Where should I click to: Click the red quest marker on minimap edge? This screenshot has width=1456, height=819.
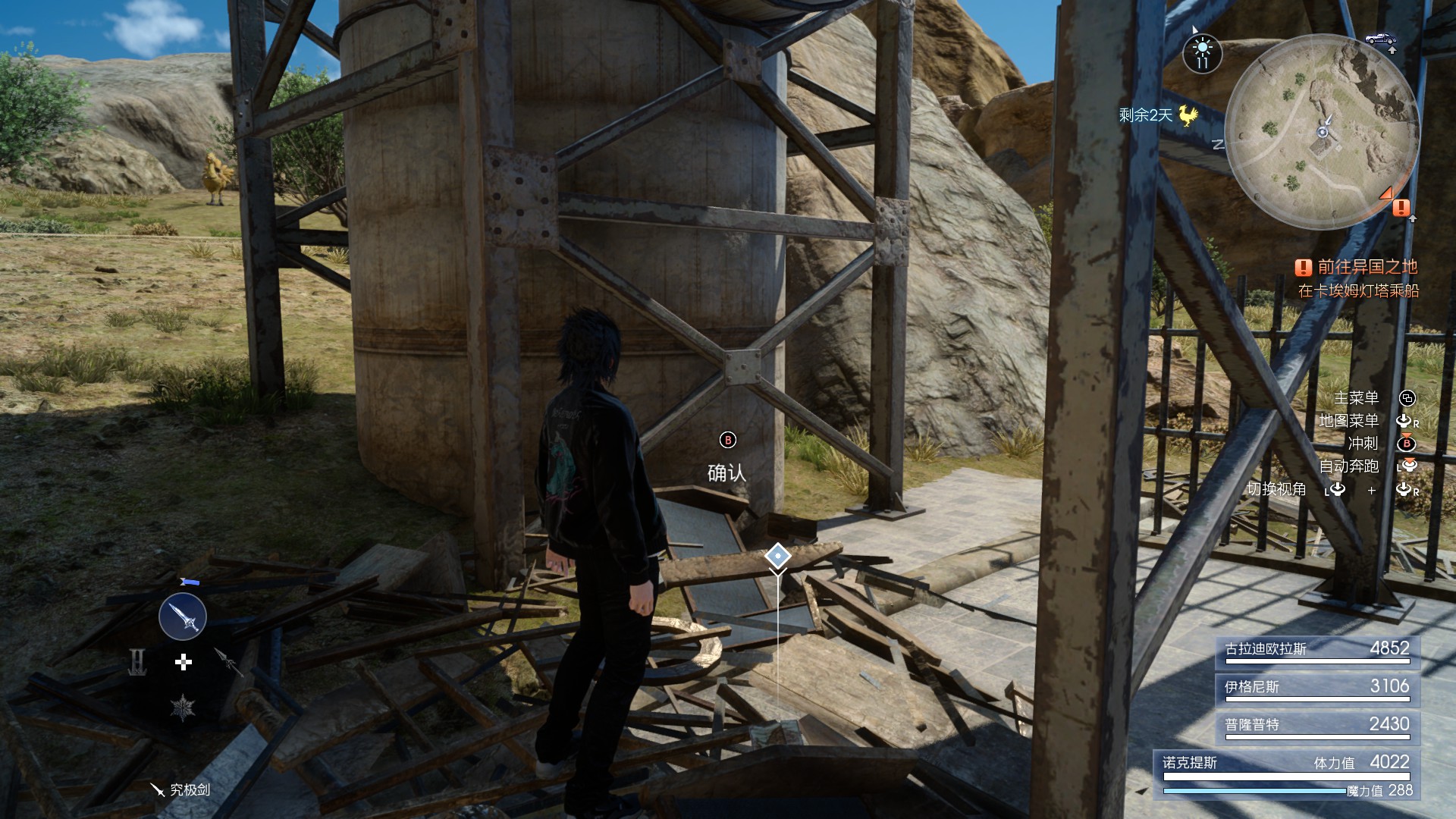[x=1401, y=207]
